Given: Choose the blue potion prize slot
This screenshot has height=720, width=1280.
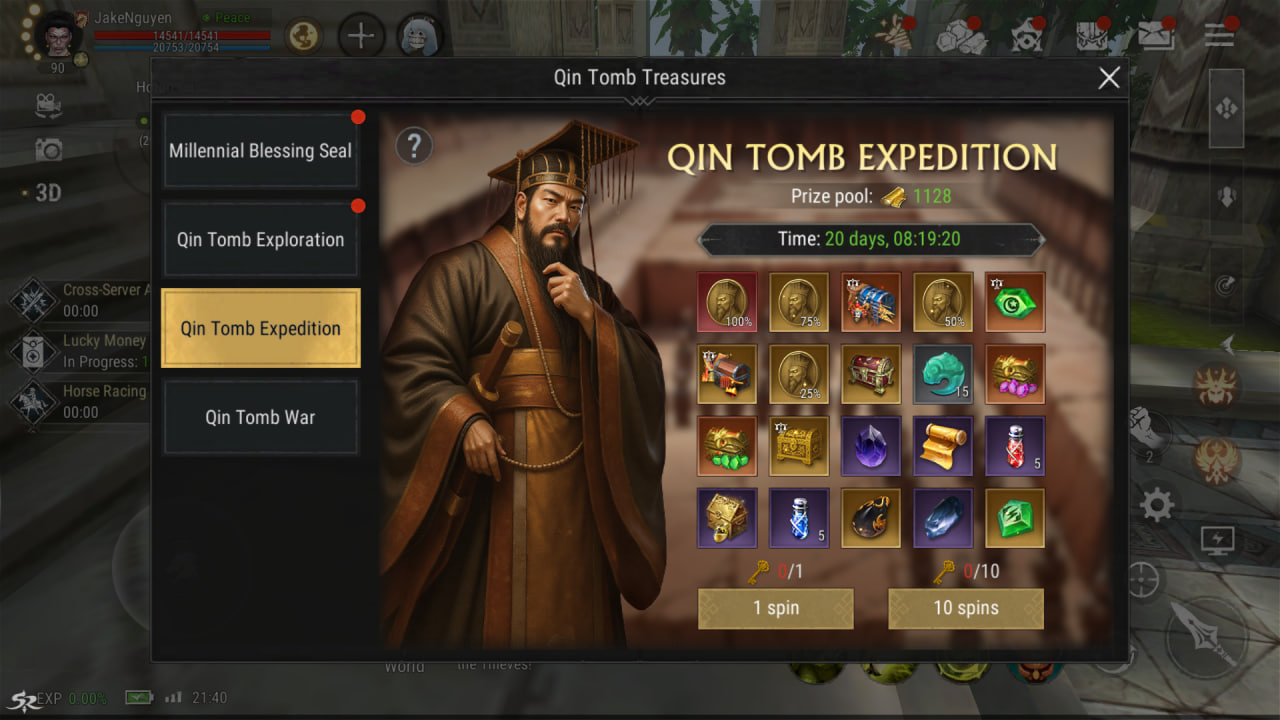Looking at the screenshot, I should pyautogui.click(x=799, y=518).
